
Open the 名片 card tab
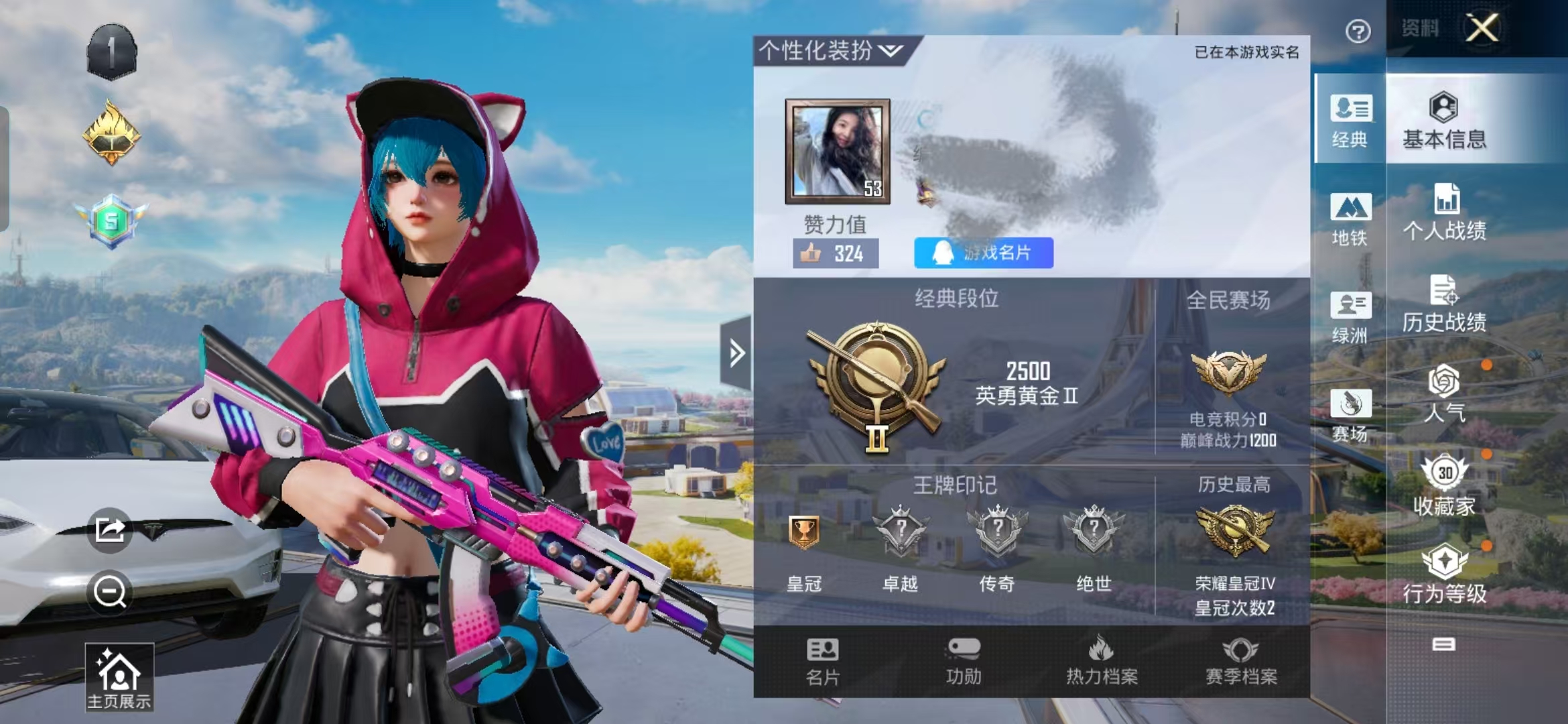tap(823, 662)
